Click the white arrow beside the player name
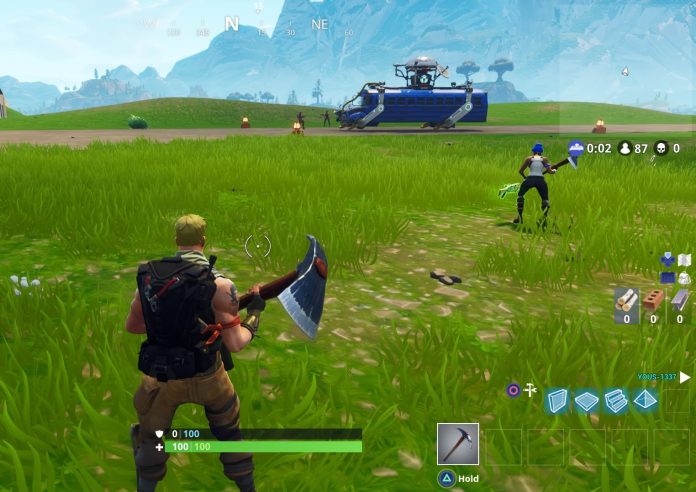 (x=685, y=378)
